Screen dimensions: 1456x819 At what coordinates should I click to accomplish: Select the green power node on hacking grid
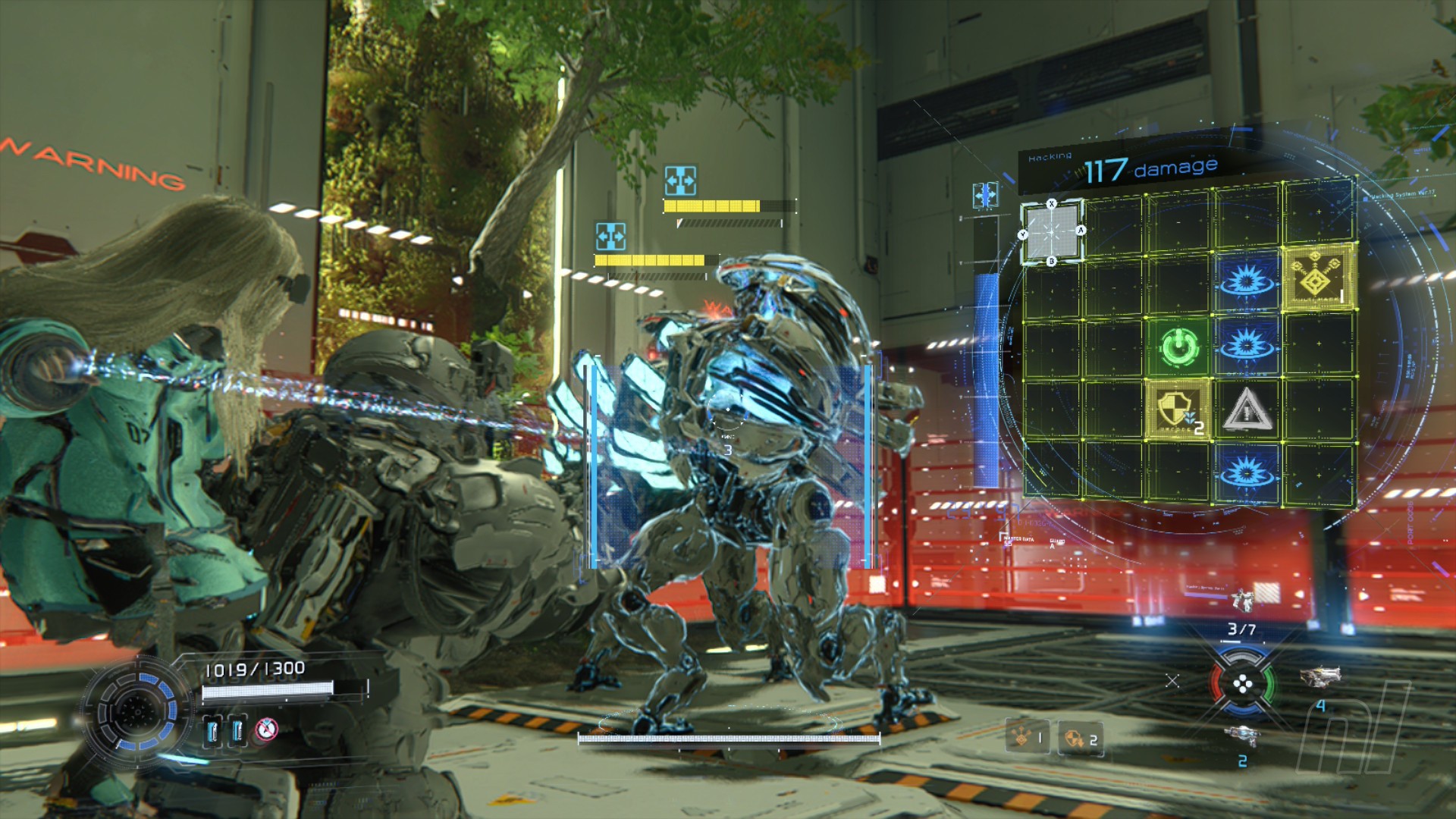tap(1179, 347)
